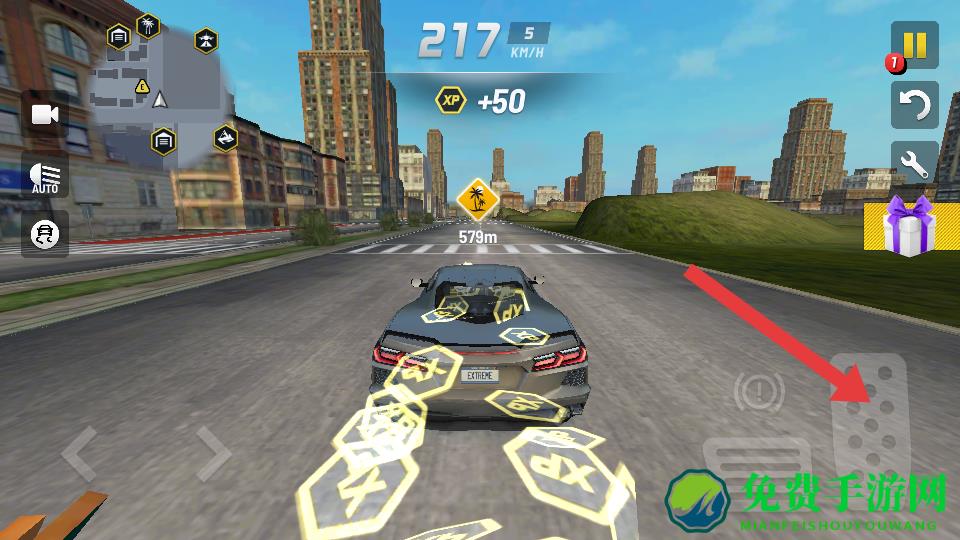Image resolution: width=960 pixels, height=540 pixels.
Task: Select the offroad mountain marker on minimap
Action: [225, 137]
